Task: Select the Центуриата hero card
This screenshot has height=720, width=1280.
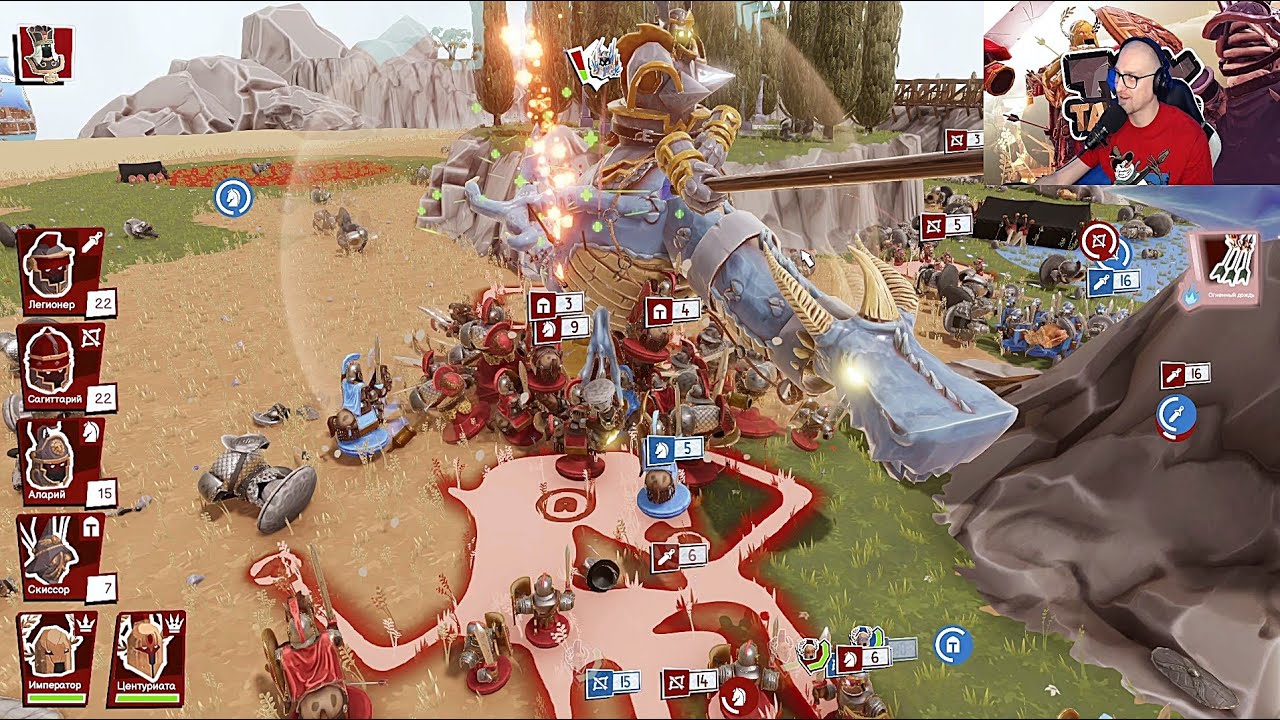Action: click(146, 657)
